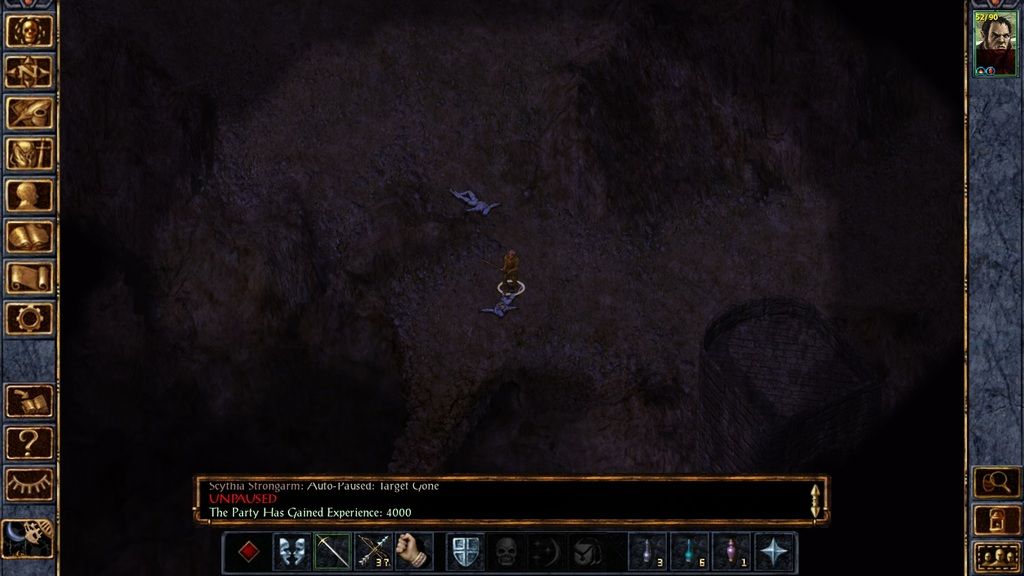Select all party members button
The width and height of the screenshot is (1024, 576).
point(996,556)
